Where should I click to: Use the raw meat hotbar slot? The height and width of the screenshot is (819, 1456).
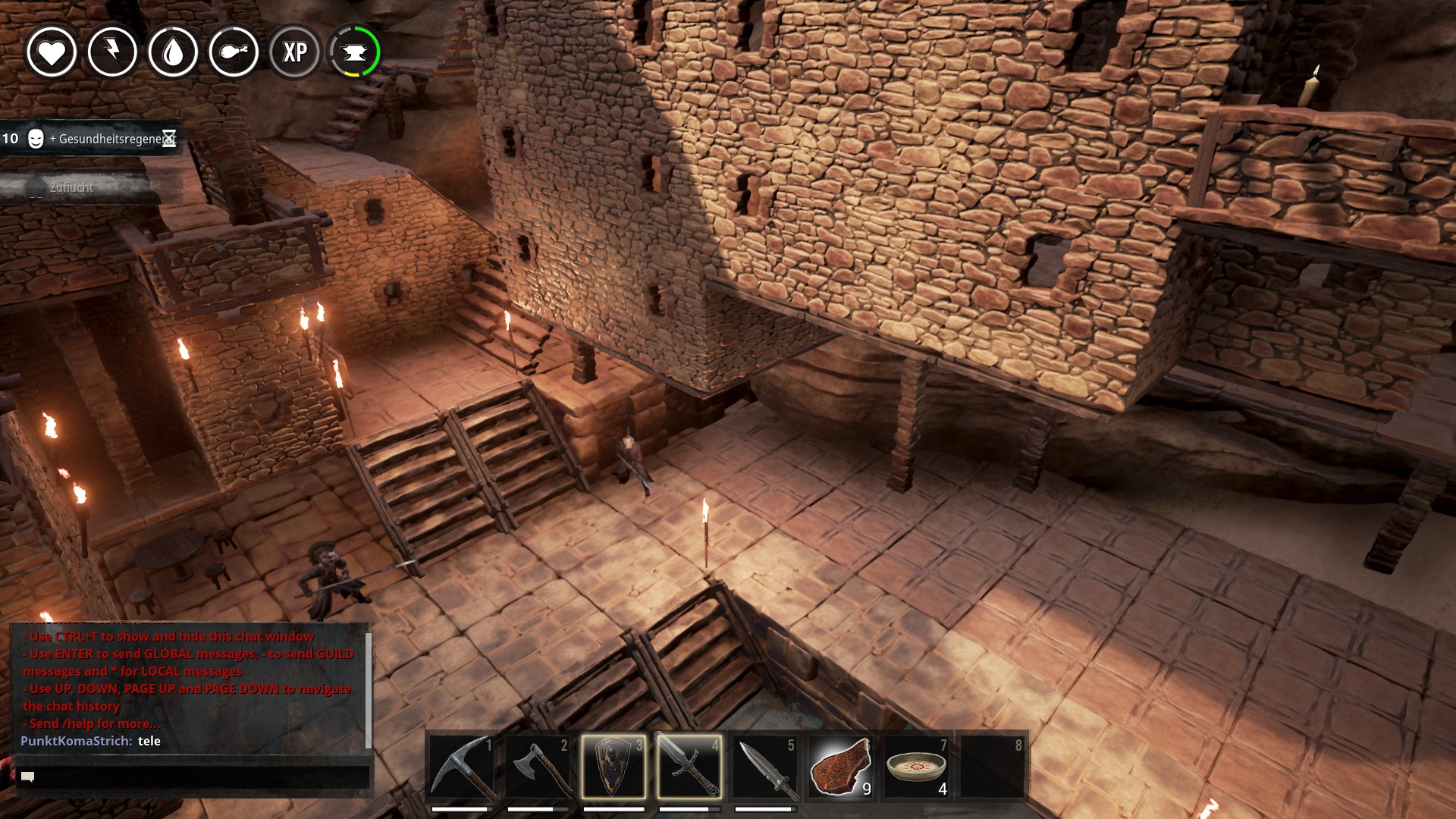click(x=840, y=767)
